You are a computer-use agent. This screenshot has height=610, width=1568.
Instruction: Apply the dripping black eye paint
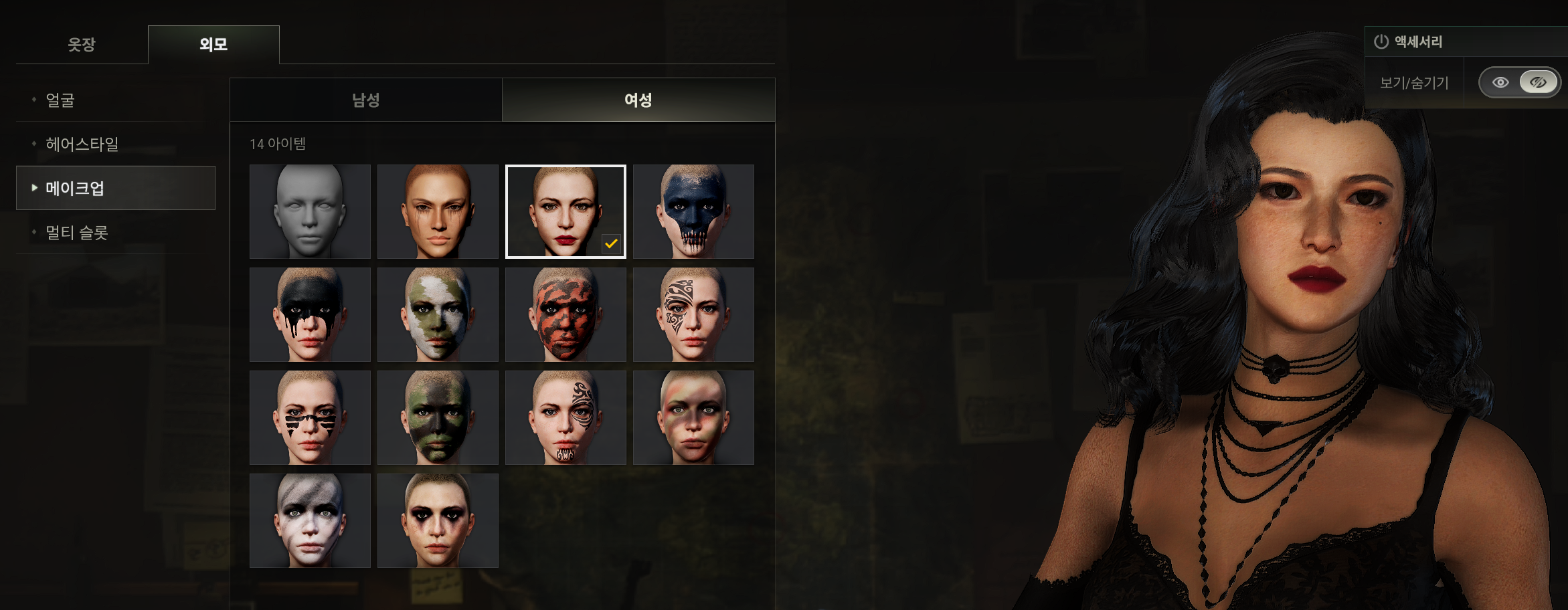pyautogui.click(x=310, y=314)
